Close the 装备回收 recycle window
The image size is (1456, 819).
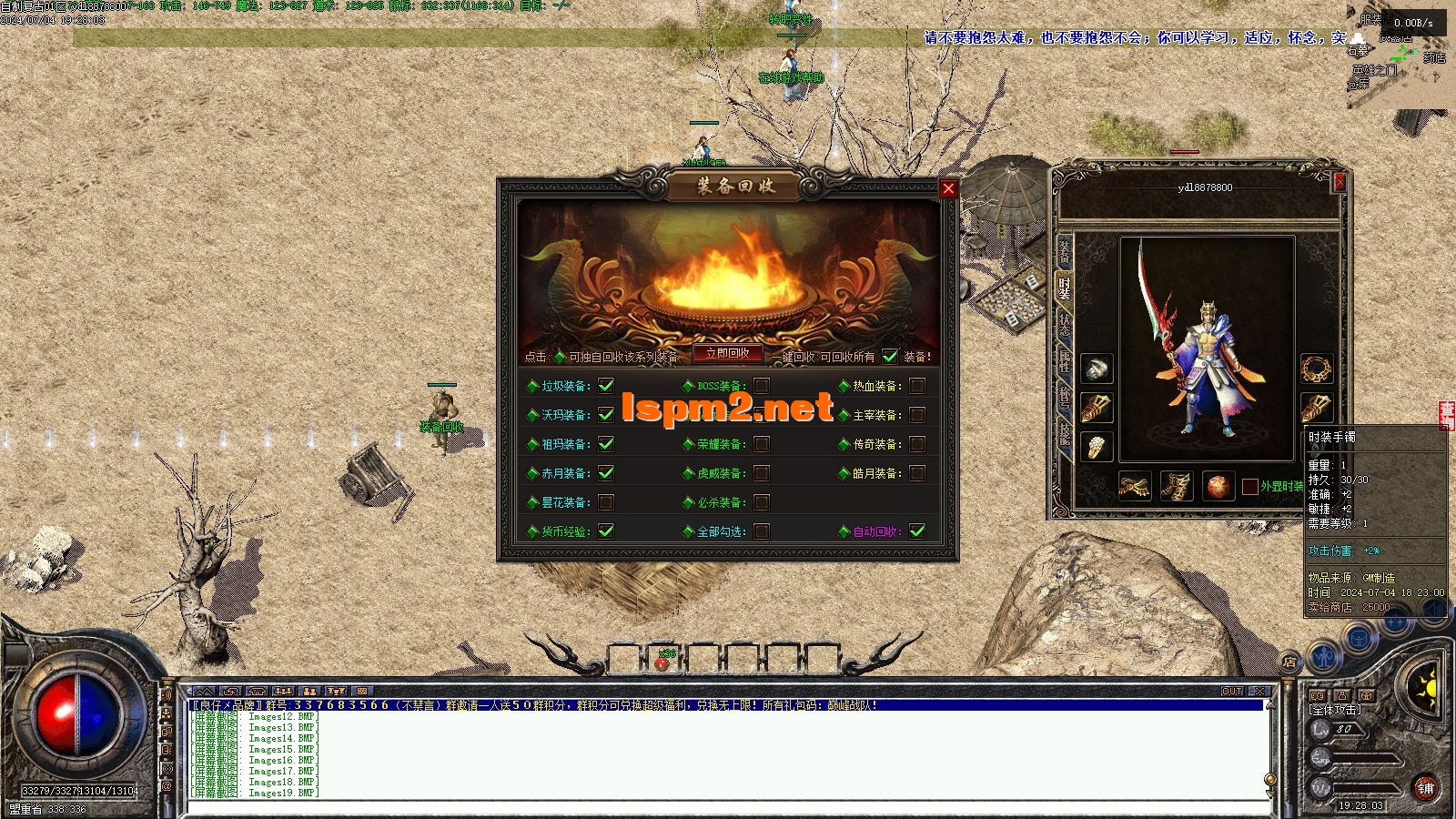pos(948,188)
